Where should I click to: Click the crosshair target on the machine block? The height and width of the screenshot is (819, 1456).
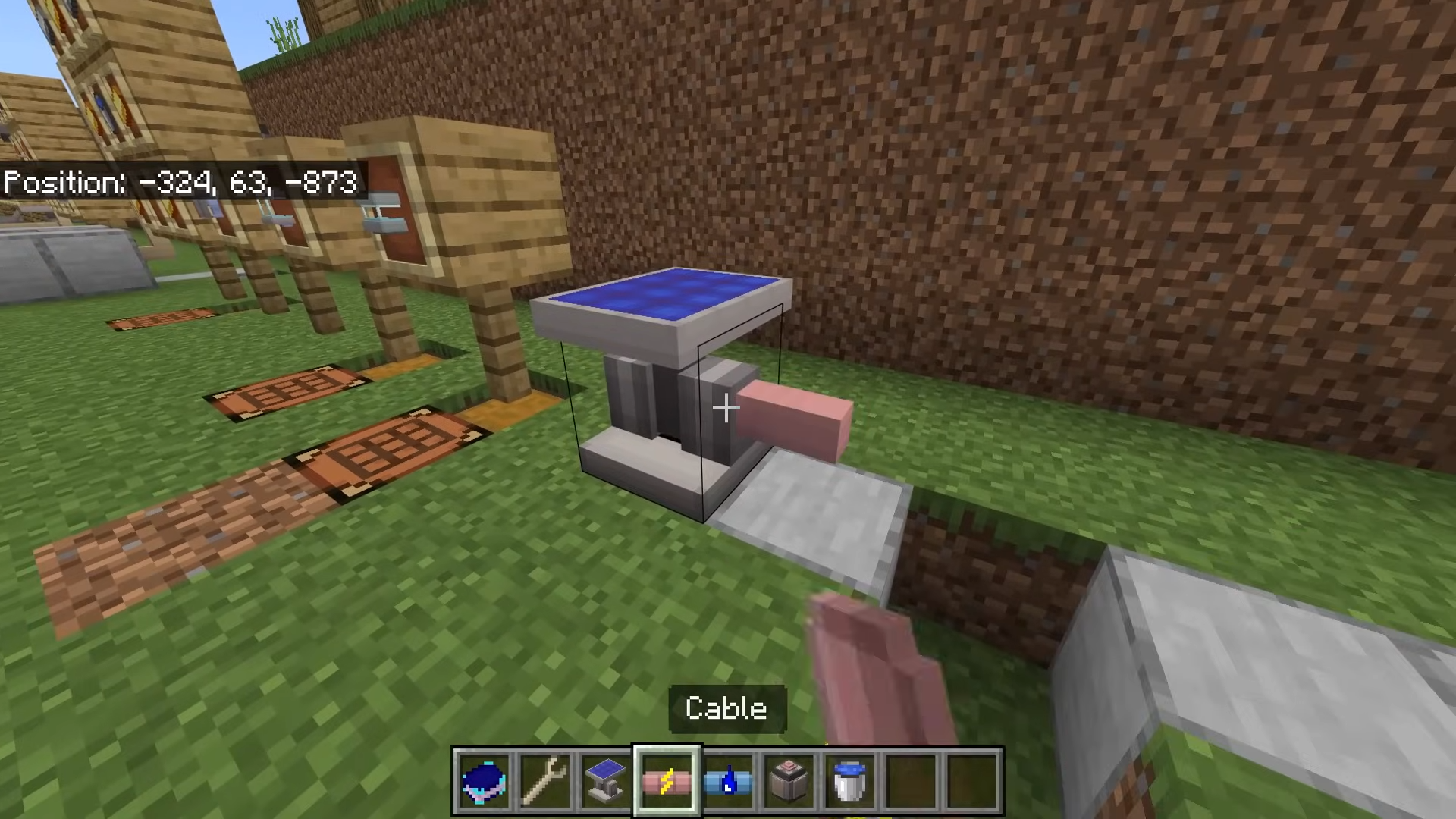(x=726, y=409)
